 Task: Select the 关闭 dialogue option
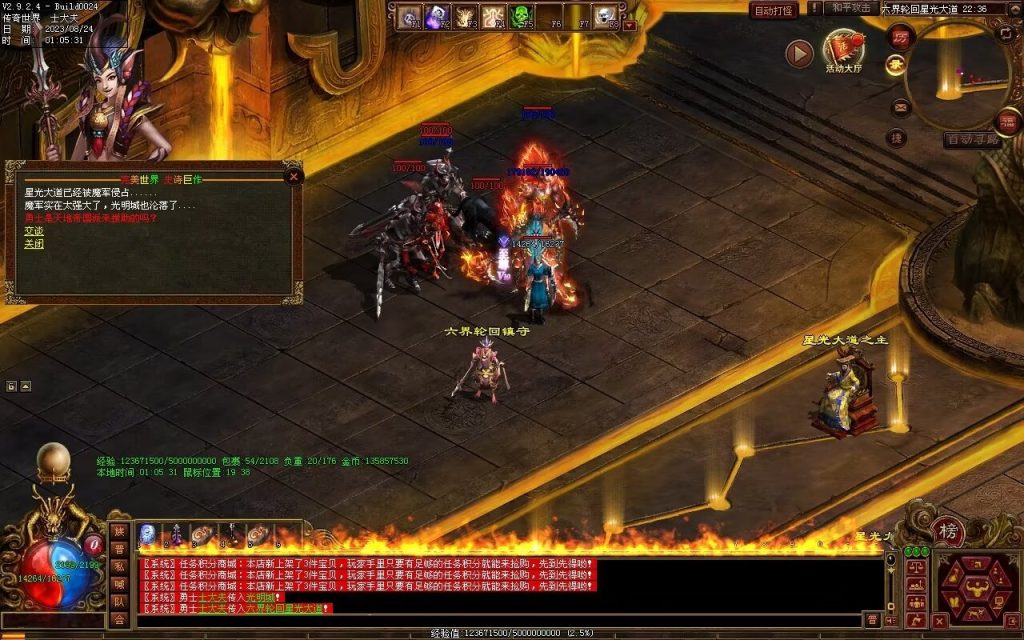tap(34, 243)
